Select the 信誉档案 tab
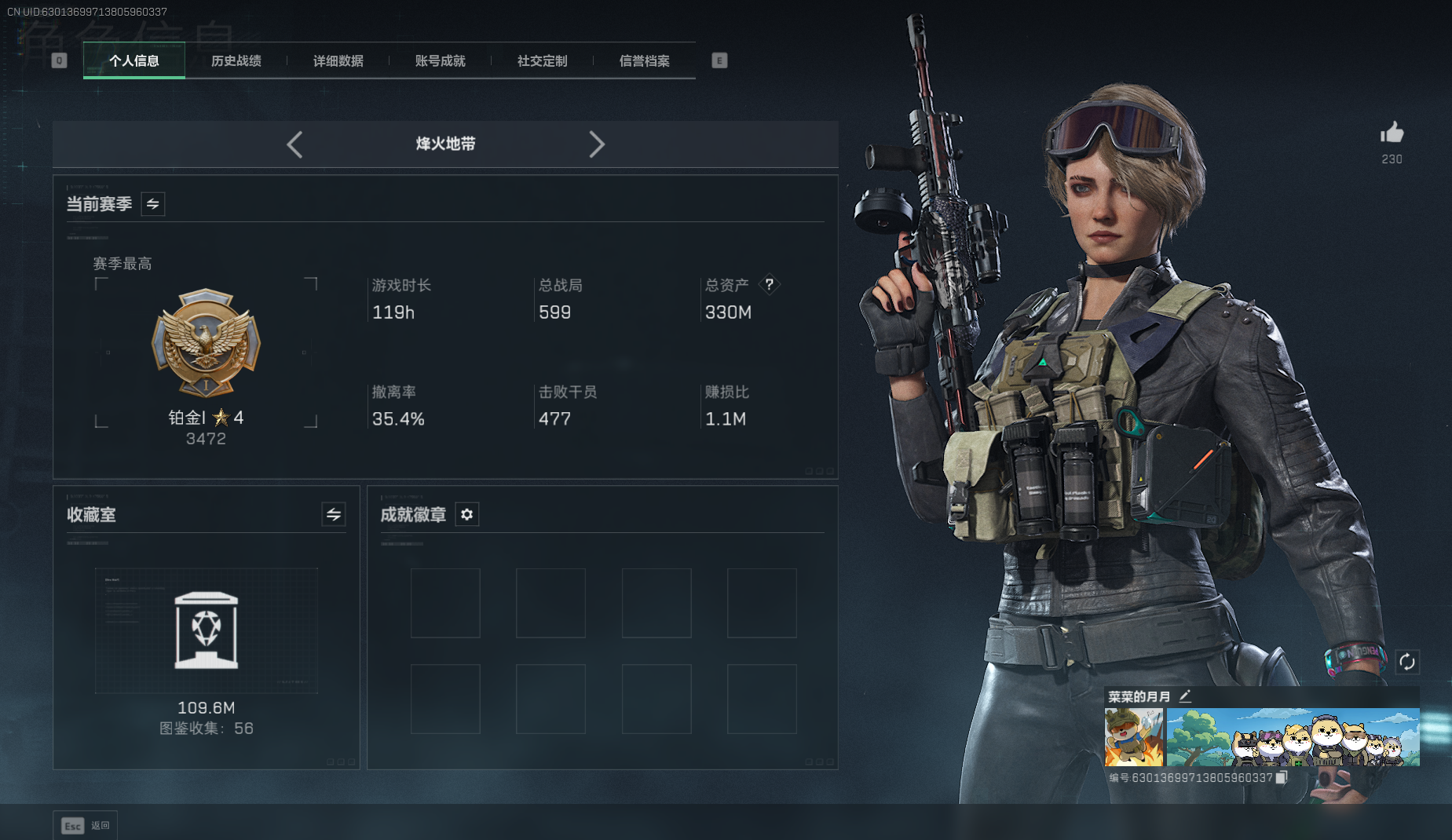 pyautogui.click(x=644, y=60)
